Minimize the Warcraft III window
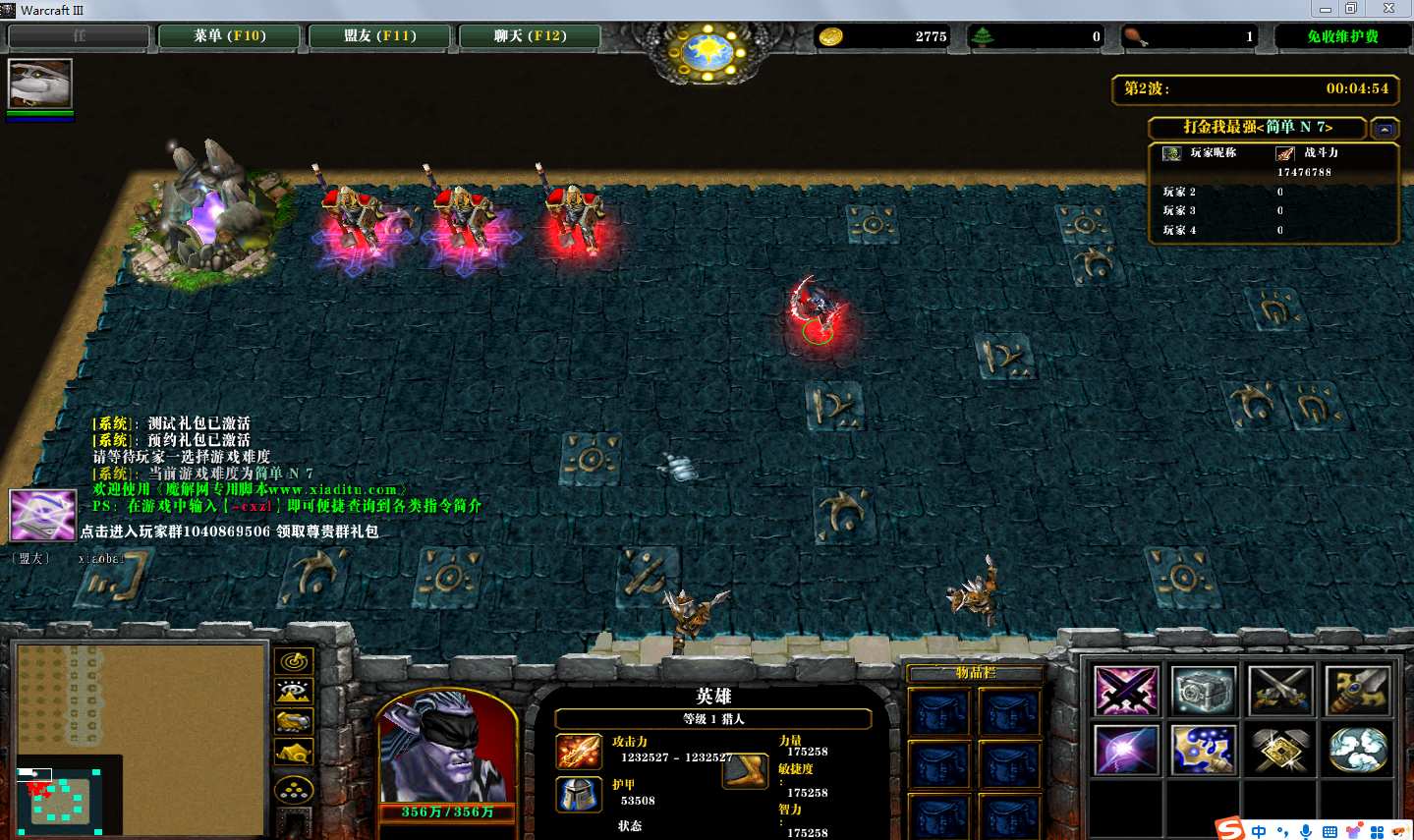The image size is (1414, 840). (x=1325, y=9)
